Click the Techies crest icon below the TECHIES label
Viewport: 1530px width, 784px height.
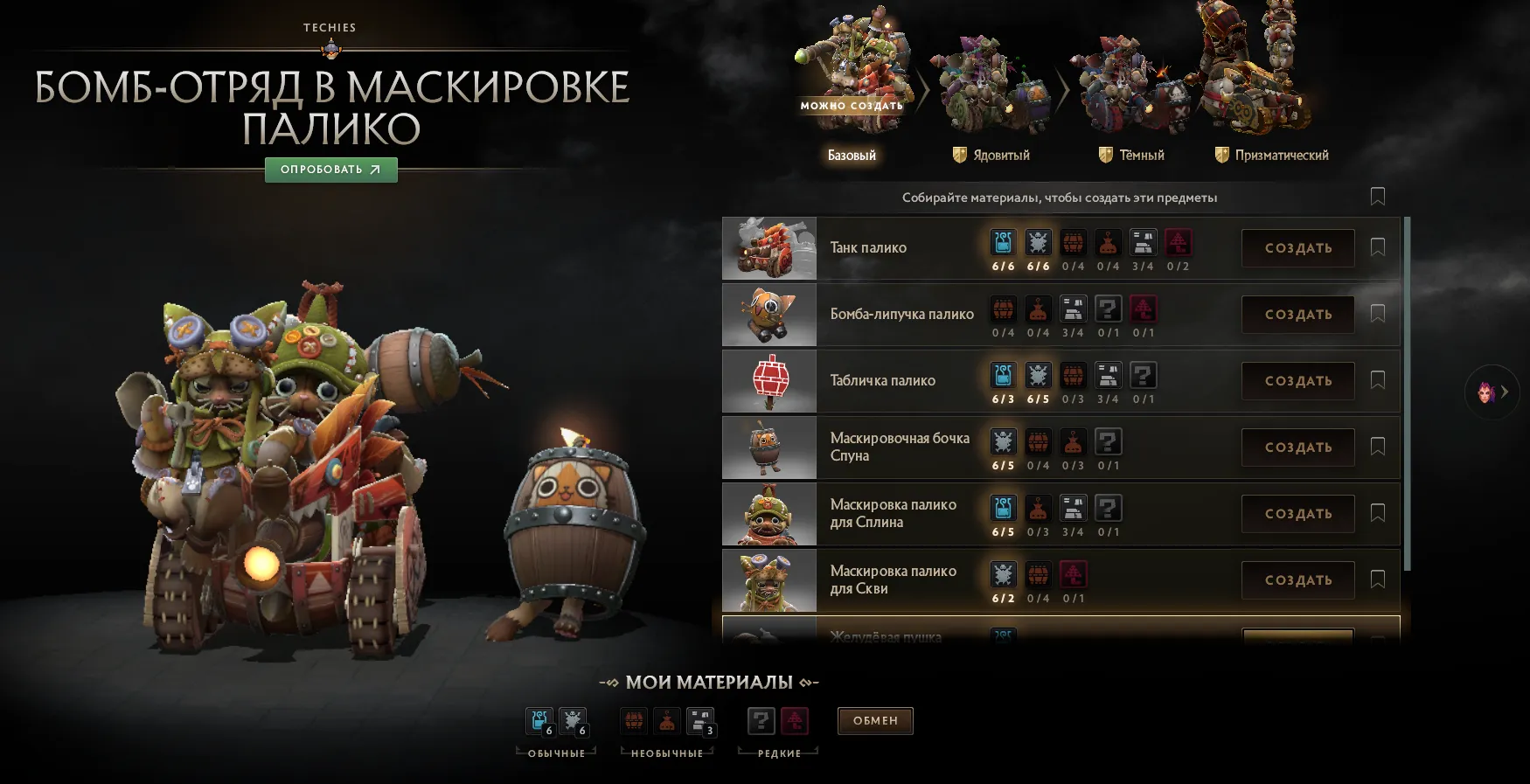330,49
